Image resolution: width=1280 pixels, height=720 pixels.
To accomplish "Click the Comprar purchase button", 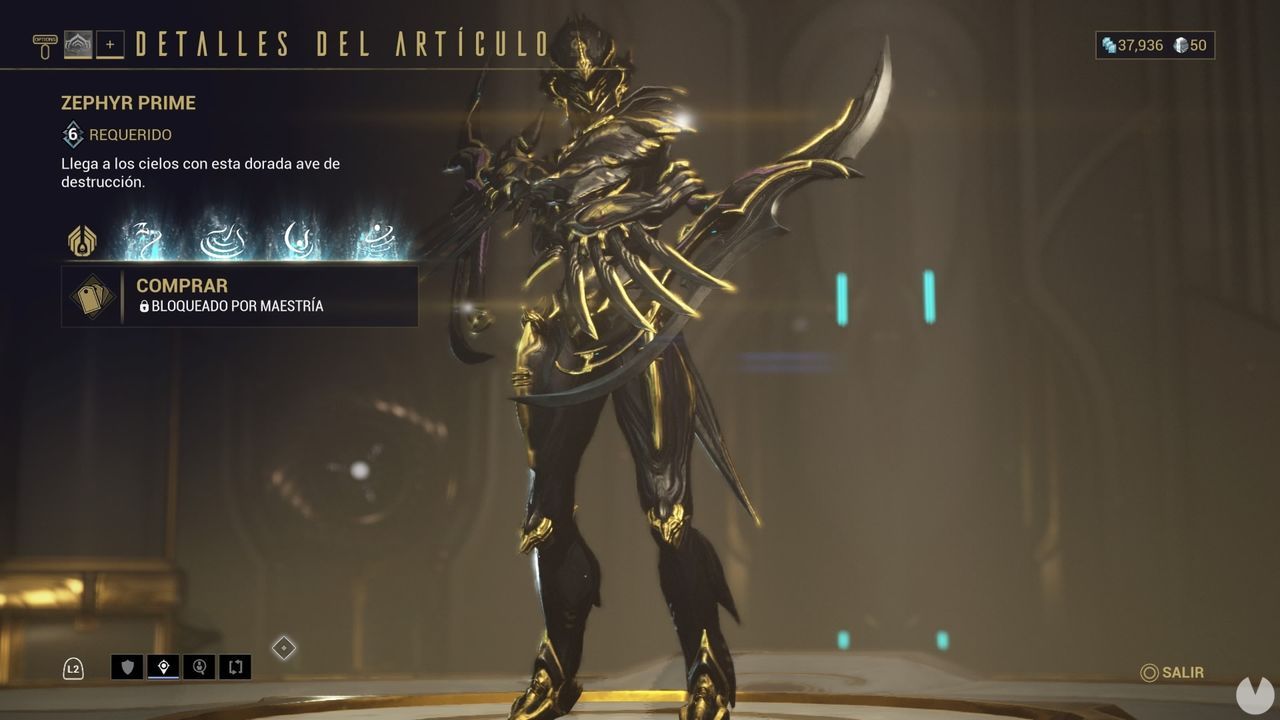I will click(240, 295).
